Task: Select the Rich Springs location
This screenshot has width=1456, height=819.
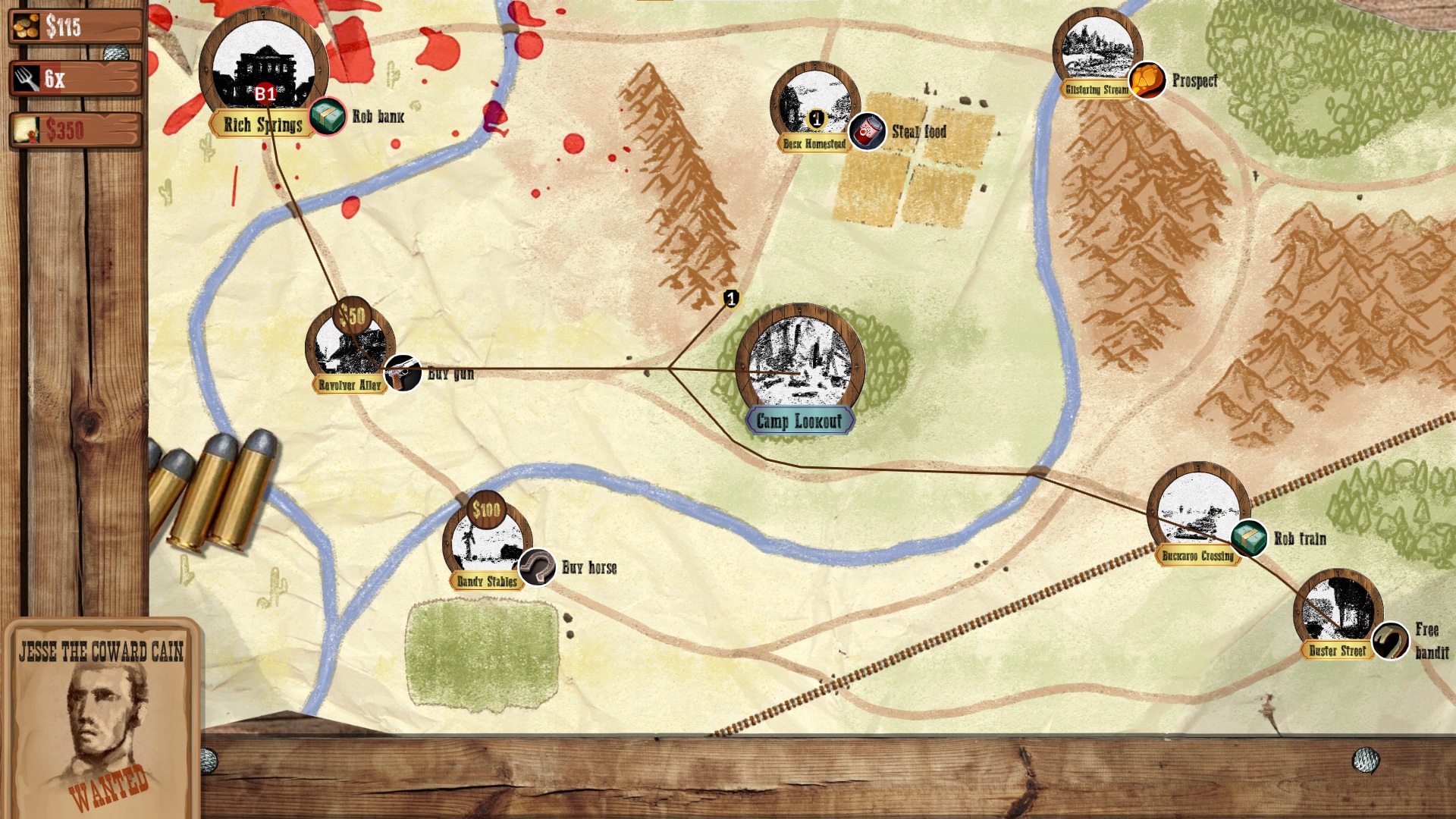Action: [x=263, y=68]
